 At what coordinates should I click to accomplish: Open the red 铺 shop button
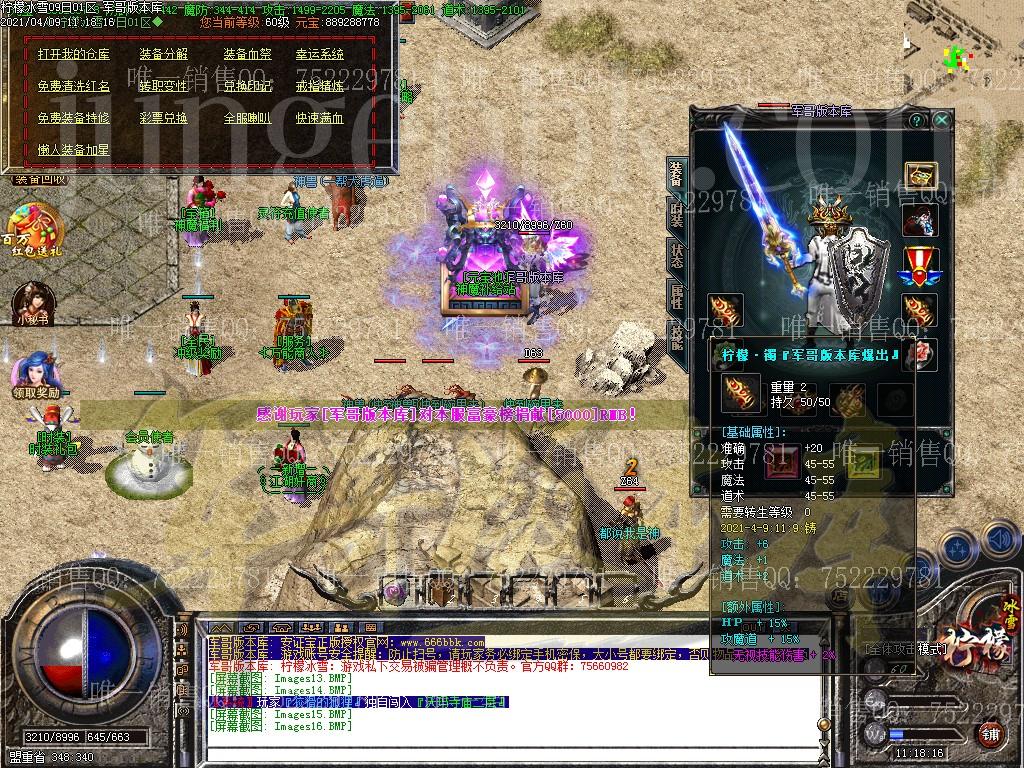click(989, 735)
